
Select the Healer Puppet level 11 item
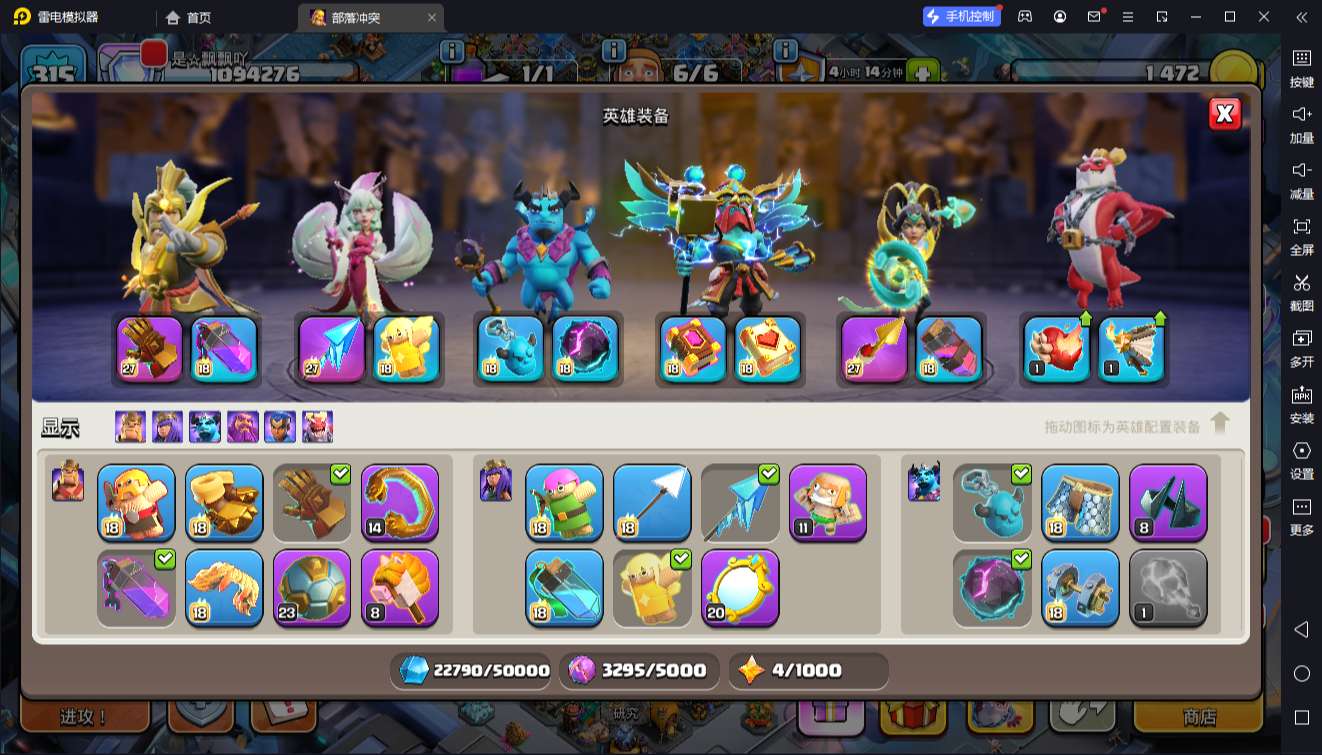click(828, 503)
